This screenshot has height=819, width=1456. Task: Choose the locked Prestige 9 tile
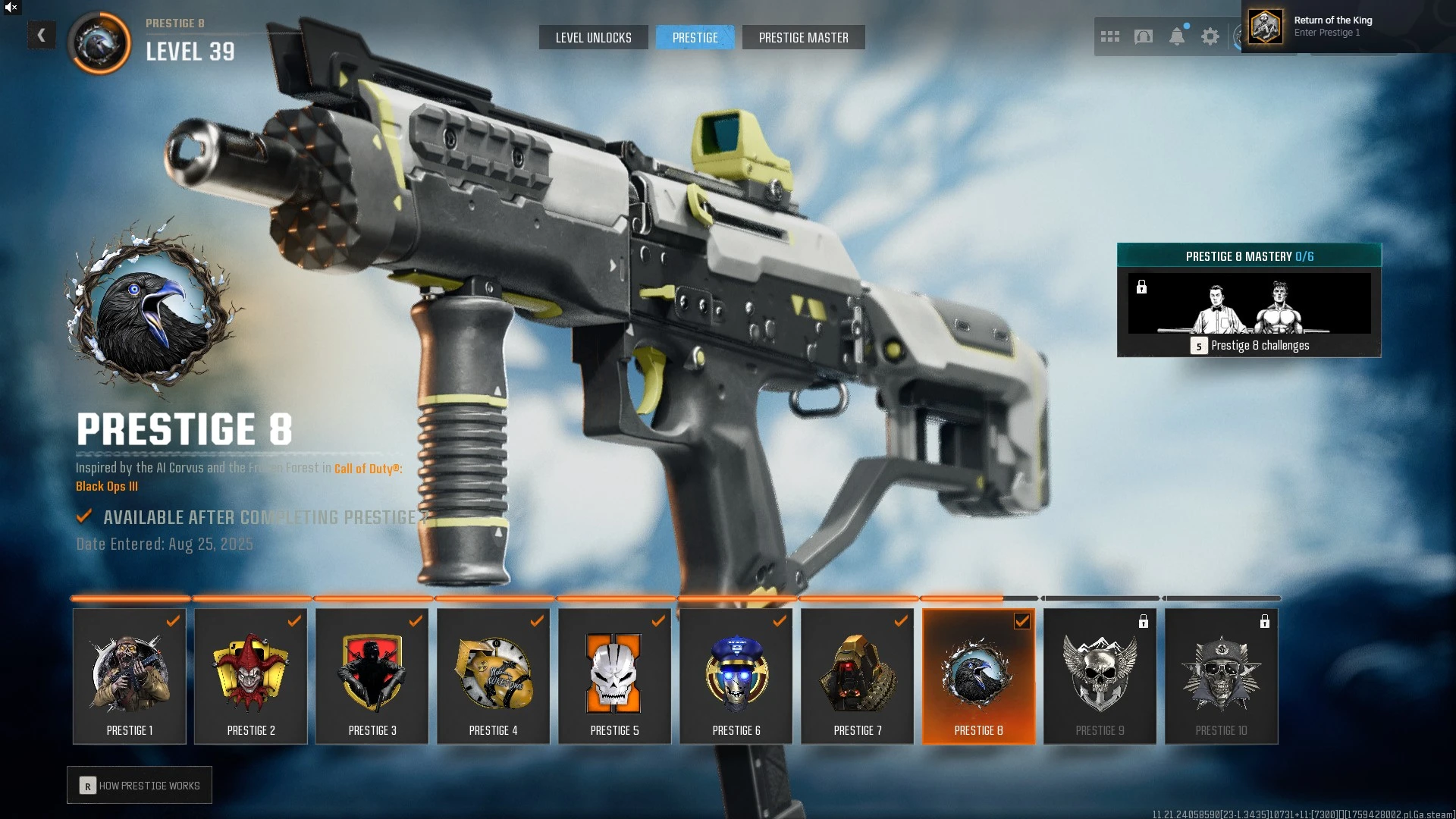1100,676
